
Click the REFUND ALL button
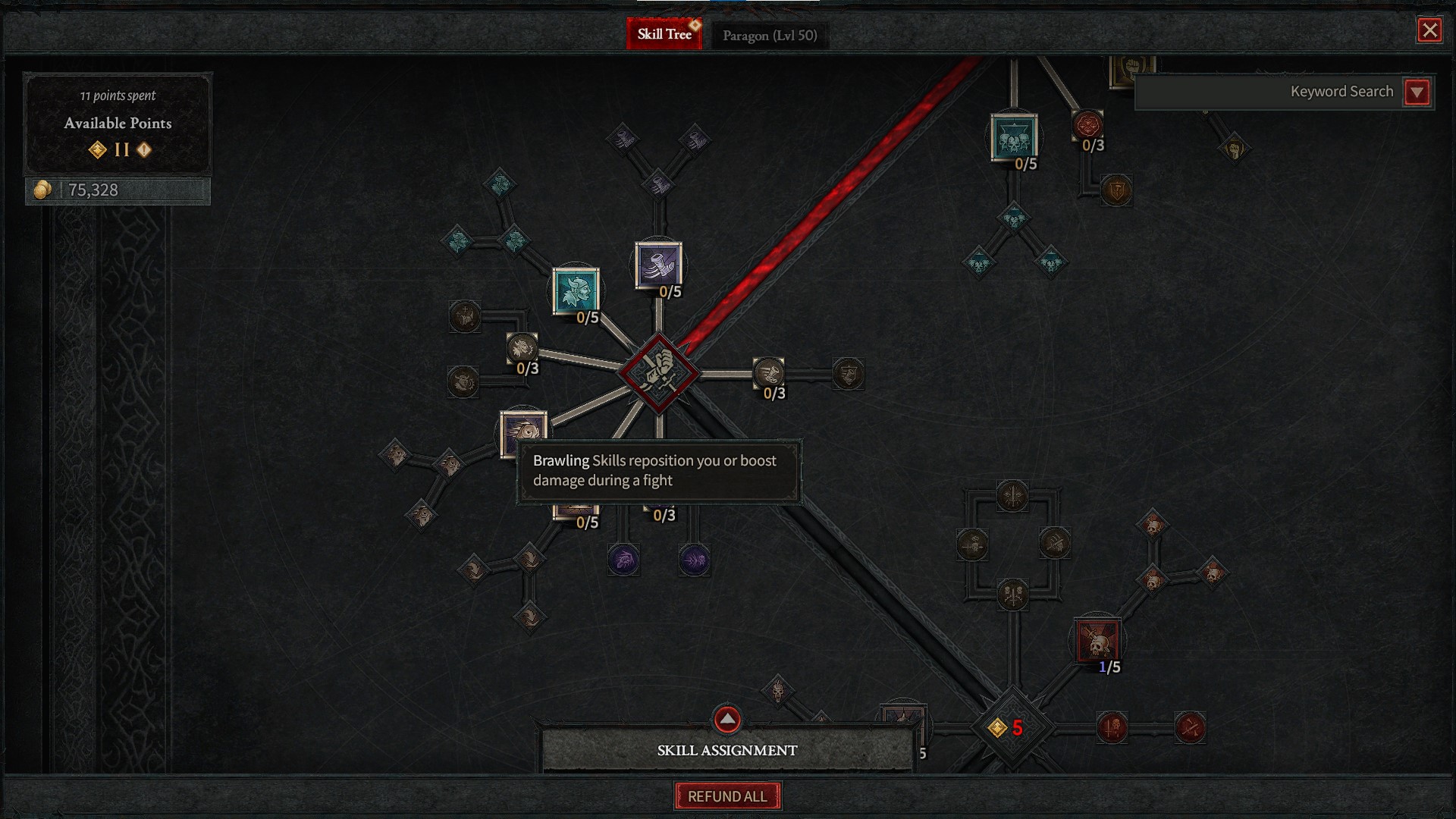727,796
